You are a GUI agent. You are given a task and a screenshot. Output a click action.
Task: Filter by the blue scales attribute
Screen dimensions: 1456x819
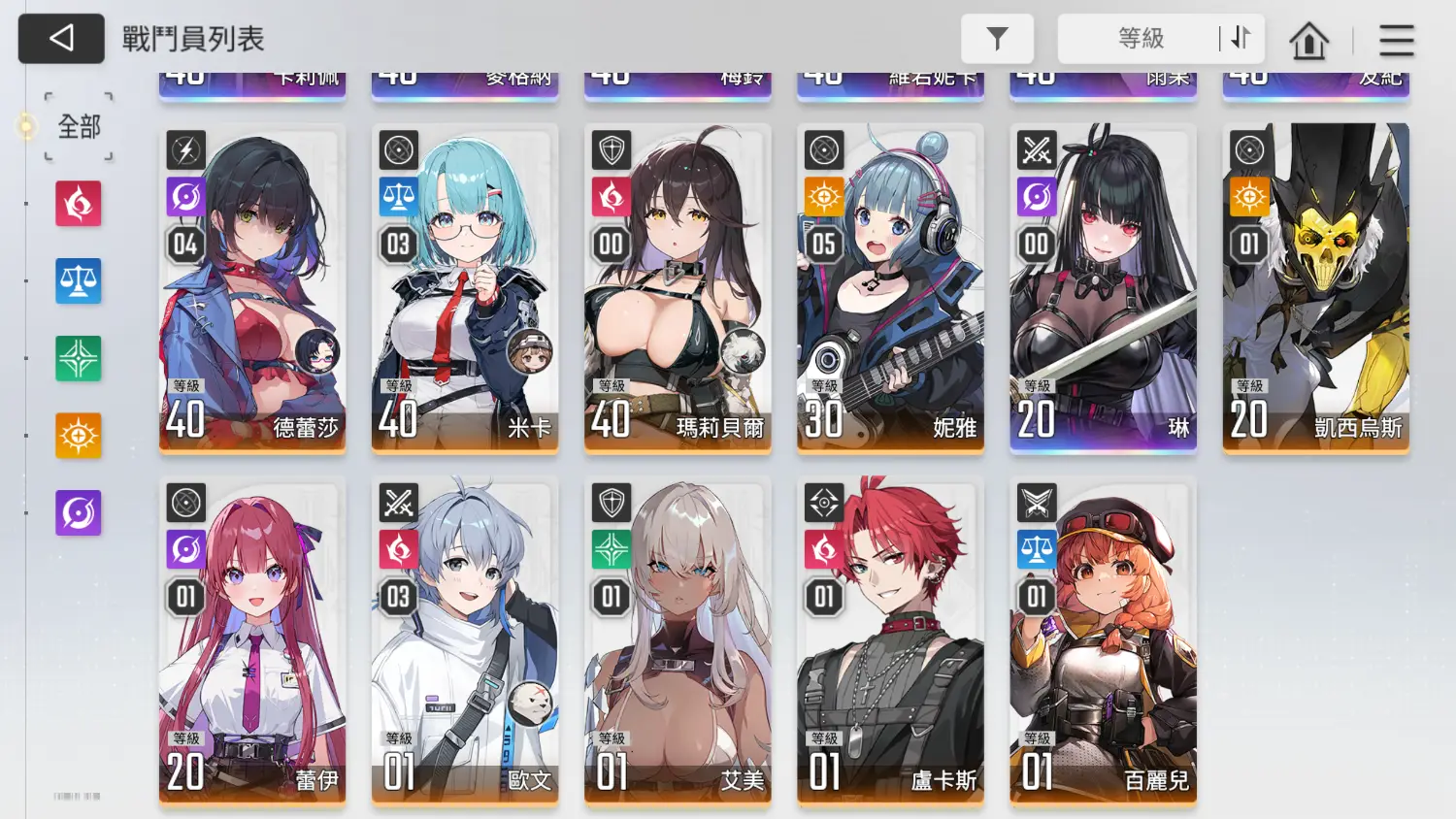tap(79, 281)
